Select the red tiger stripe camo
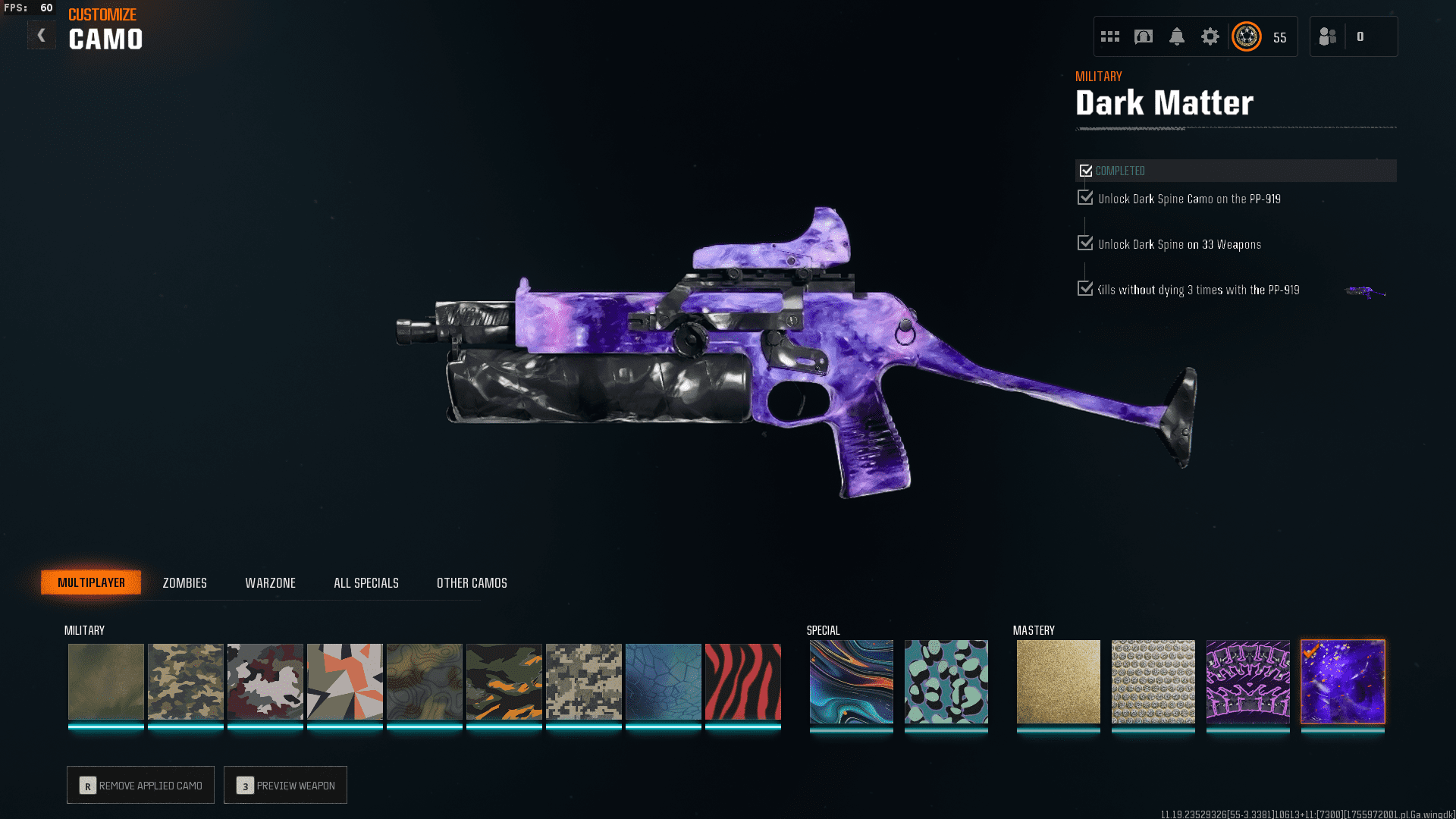Image resolution: width=1456 pixels, height=819 pixels. [x=742, y=681]
